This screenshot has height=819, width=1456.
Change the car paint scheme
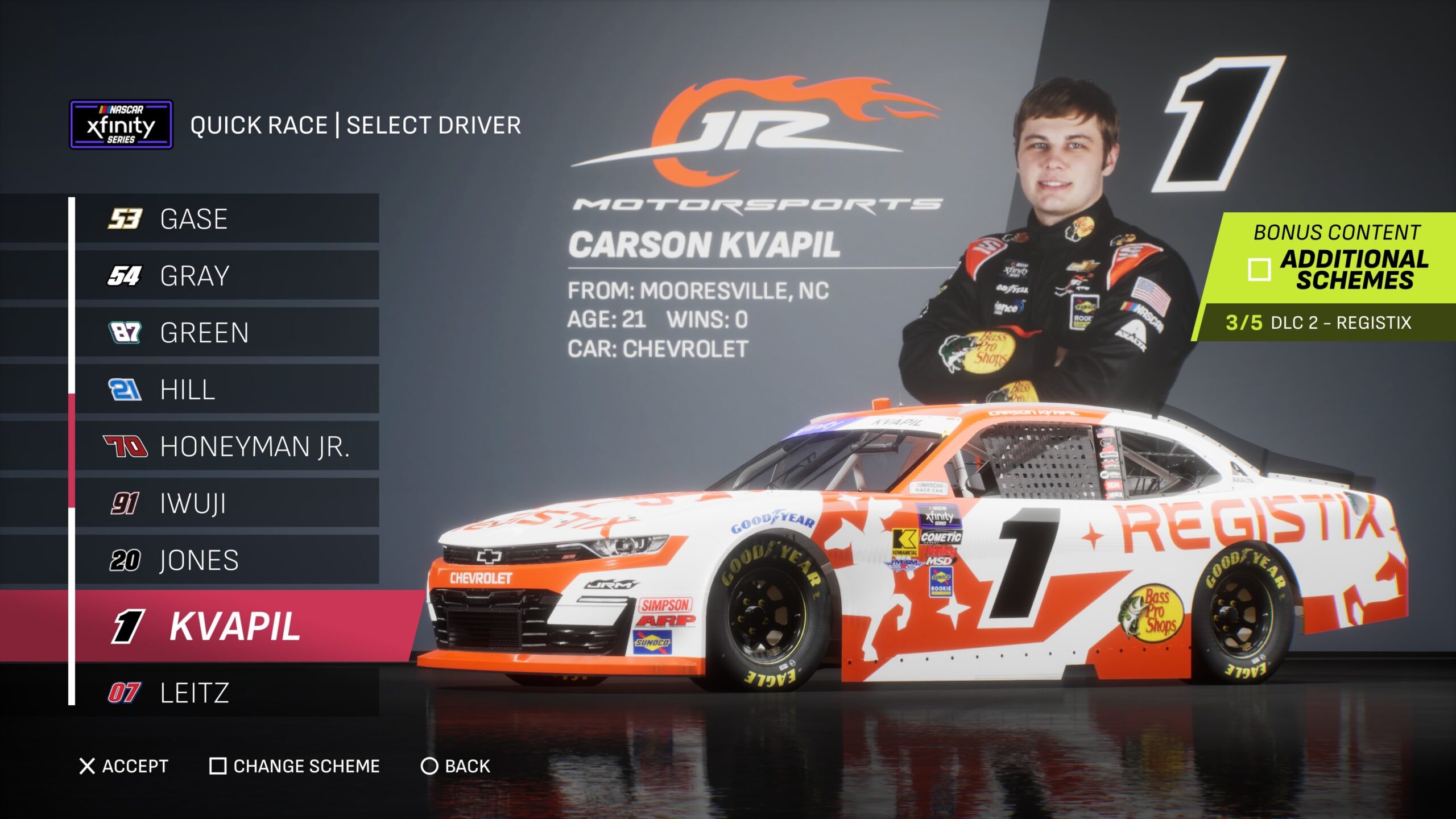295,766
